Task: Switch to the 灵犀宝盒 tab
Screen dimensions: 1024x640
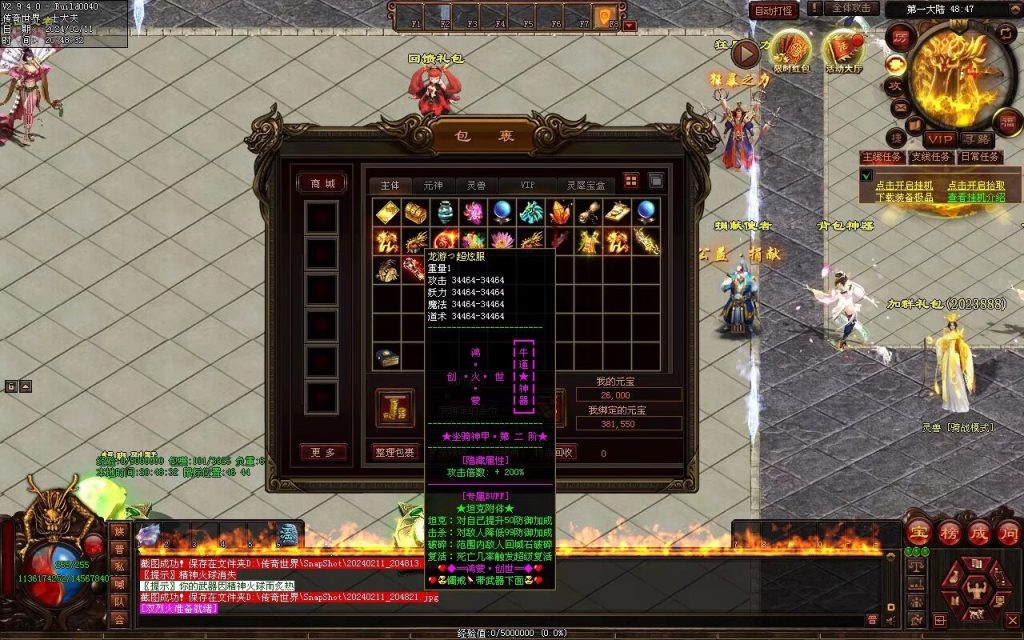Action: pos(585,185)
